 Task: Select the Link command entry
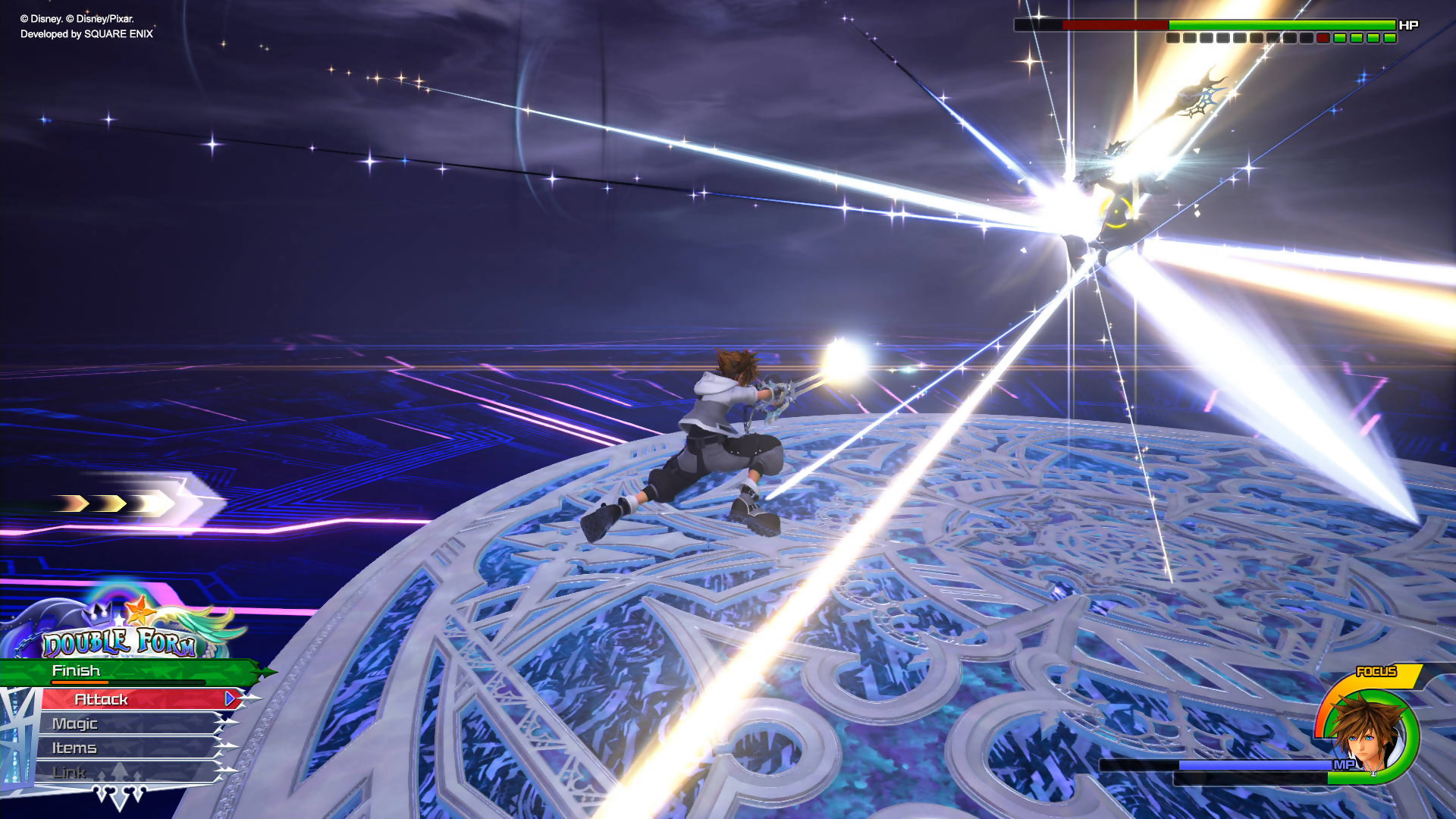coord(68,771)
